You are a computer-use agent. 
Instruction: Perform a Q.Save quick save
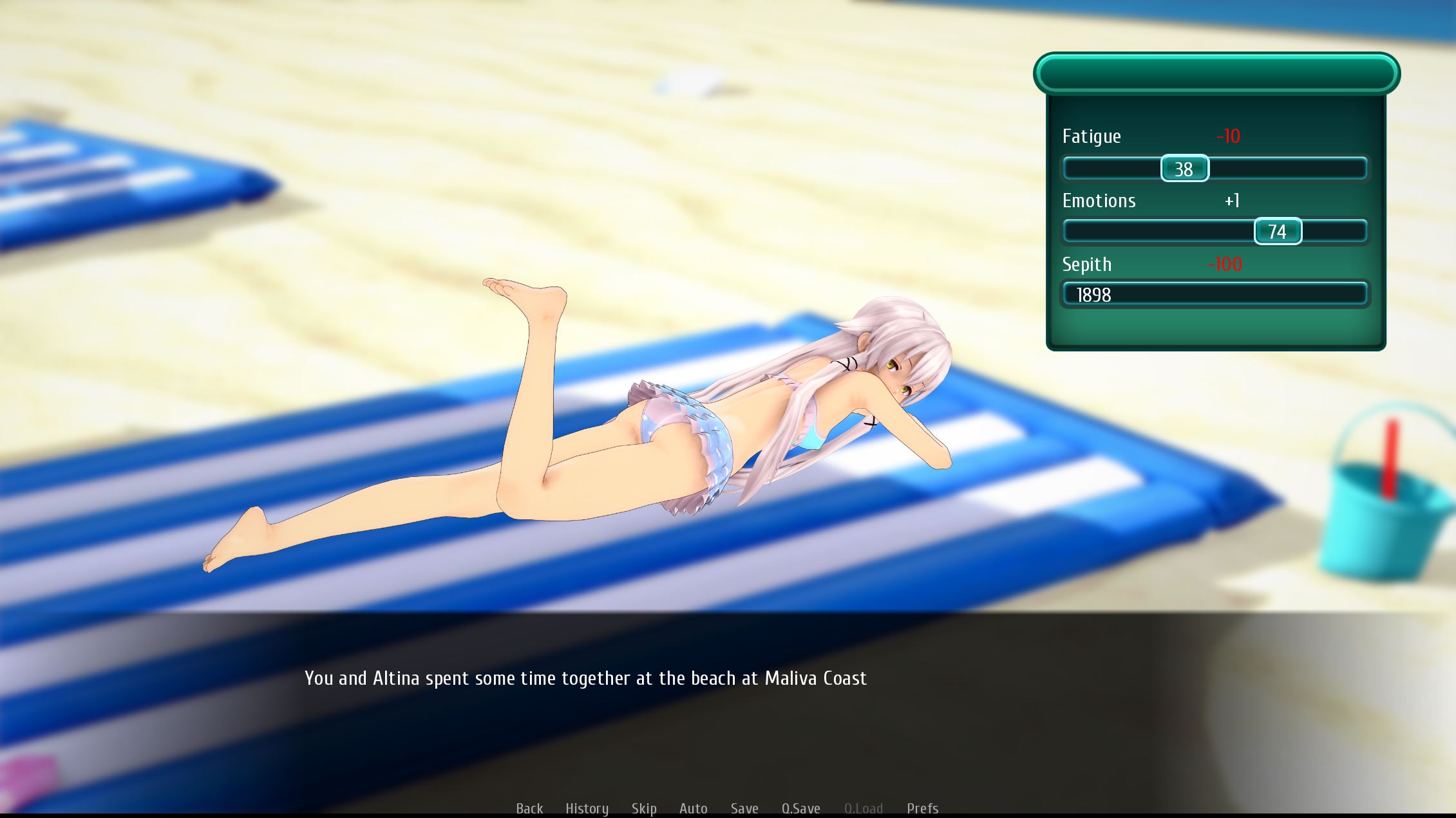tap(801, 808)
